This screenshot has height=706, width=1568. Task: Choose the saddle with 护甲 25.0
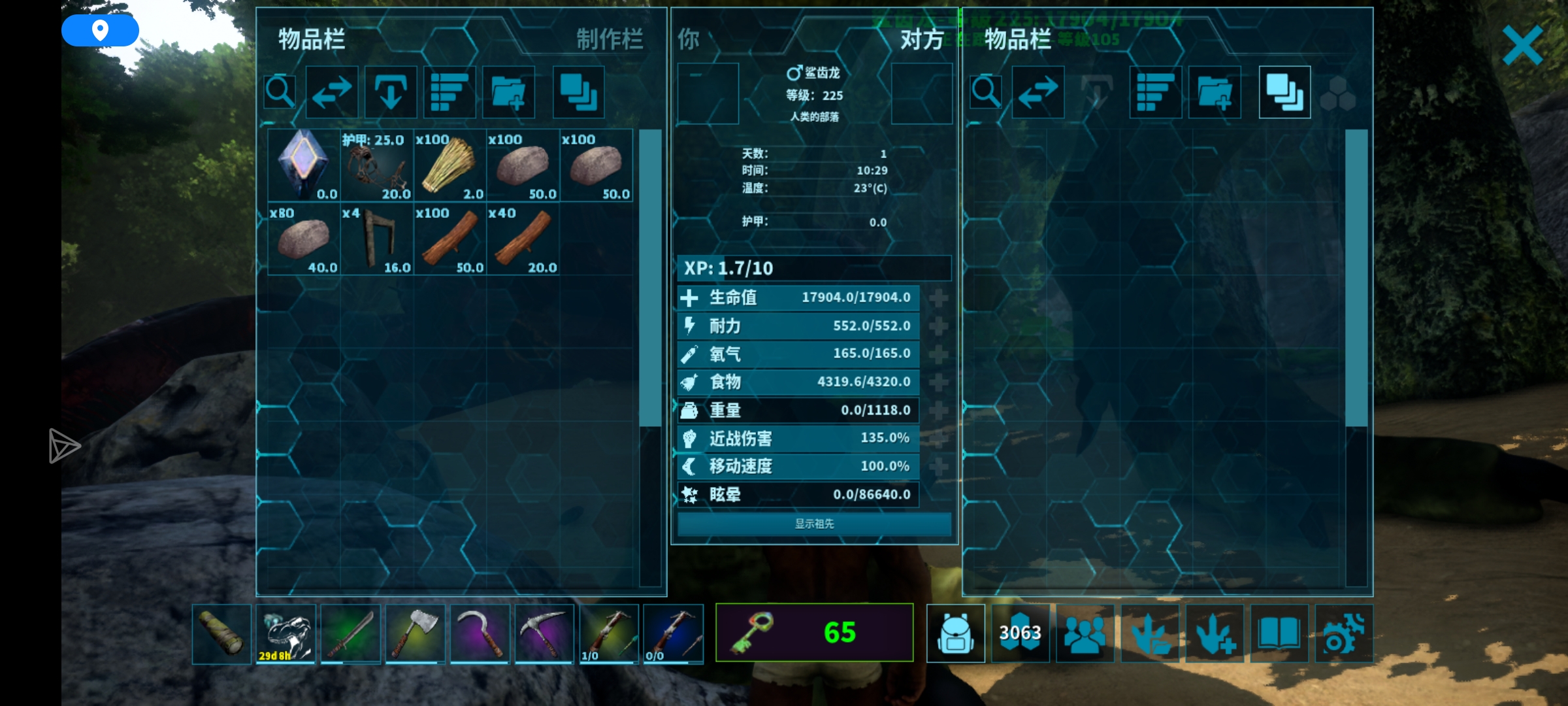pos(376,165)
